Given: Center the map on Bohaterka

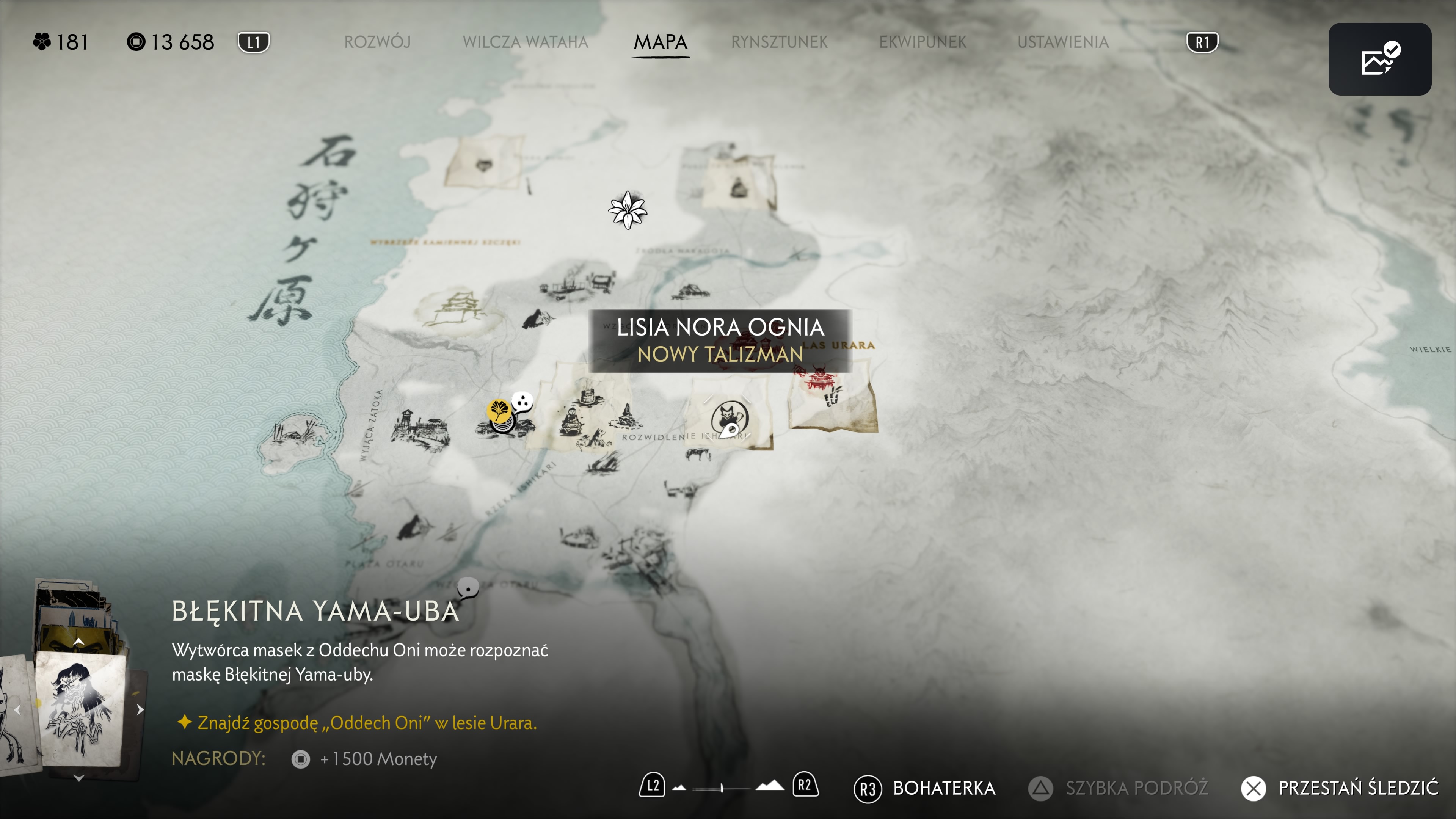Looking at the screenshot, I should pyautogui.click(x=925, y=788).
